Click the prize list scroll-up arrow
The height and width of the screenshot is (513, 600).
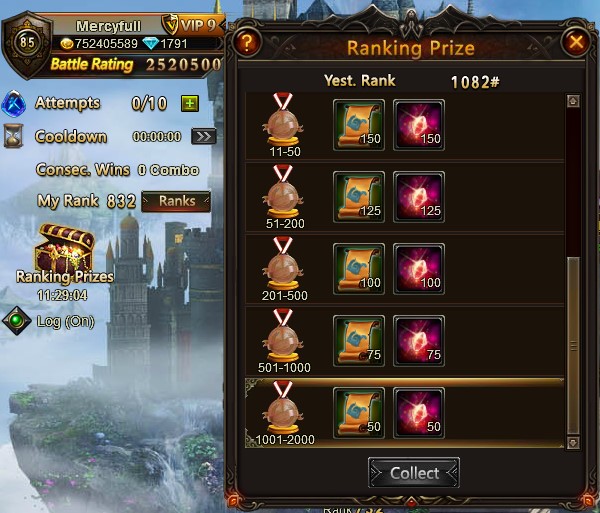573,101
